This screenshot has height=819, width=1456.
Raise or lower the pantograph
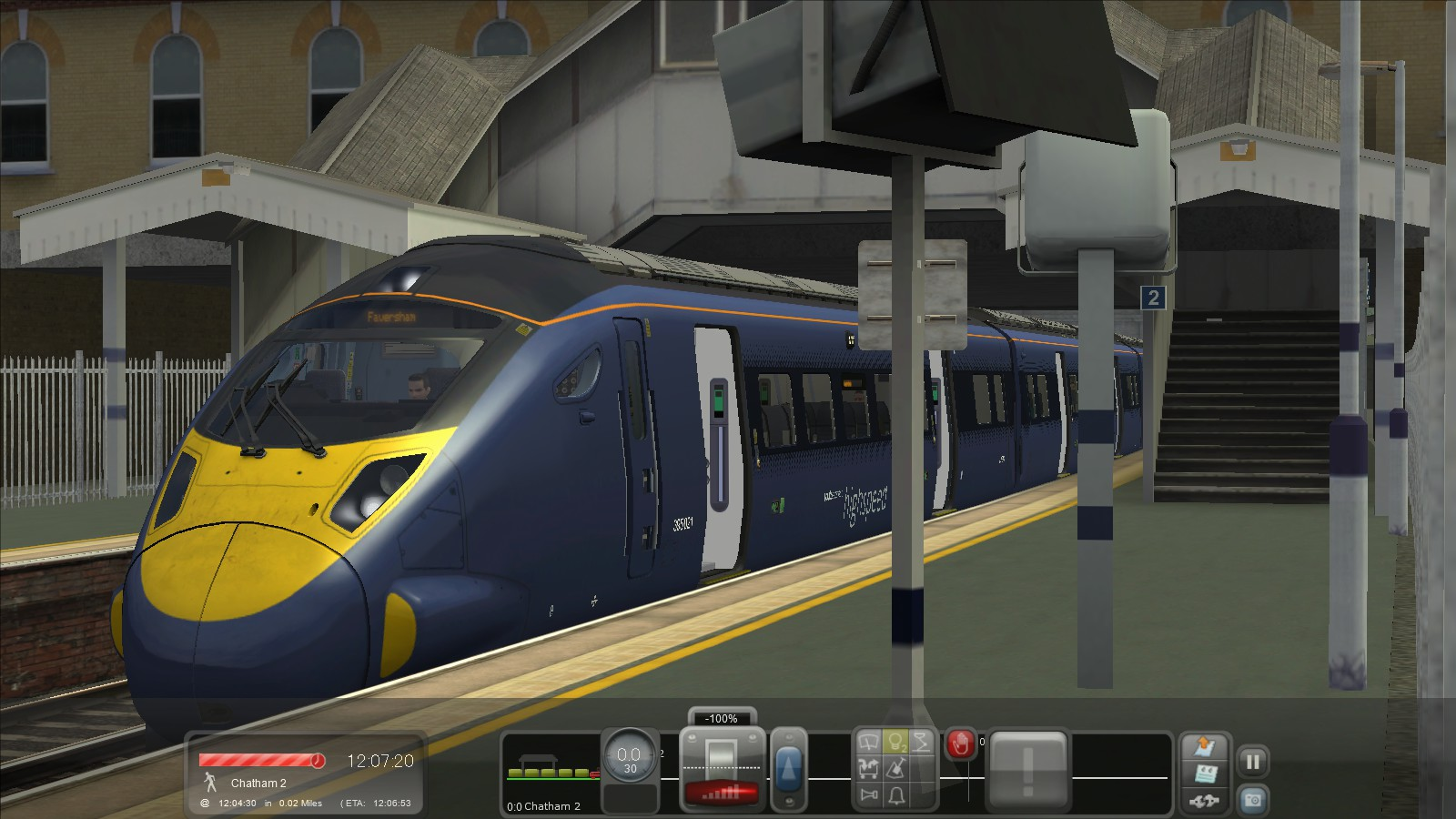click(x=922, y=743)
